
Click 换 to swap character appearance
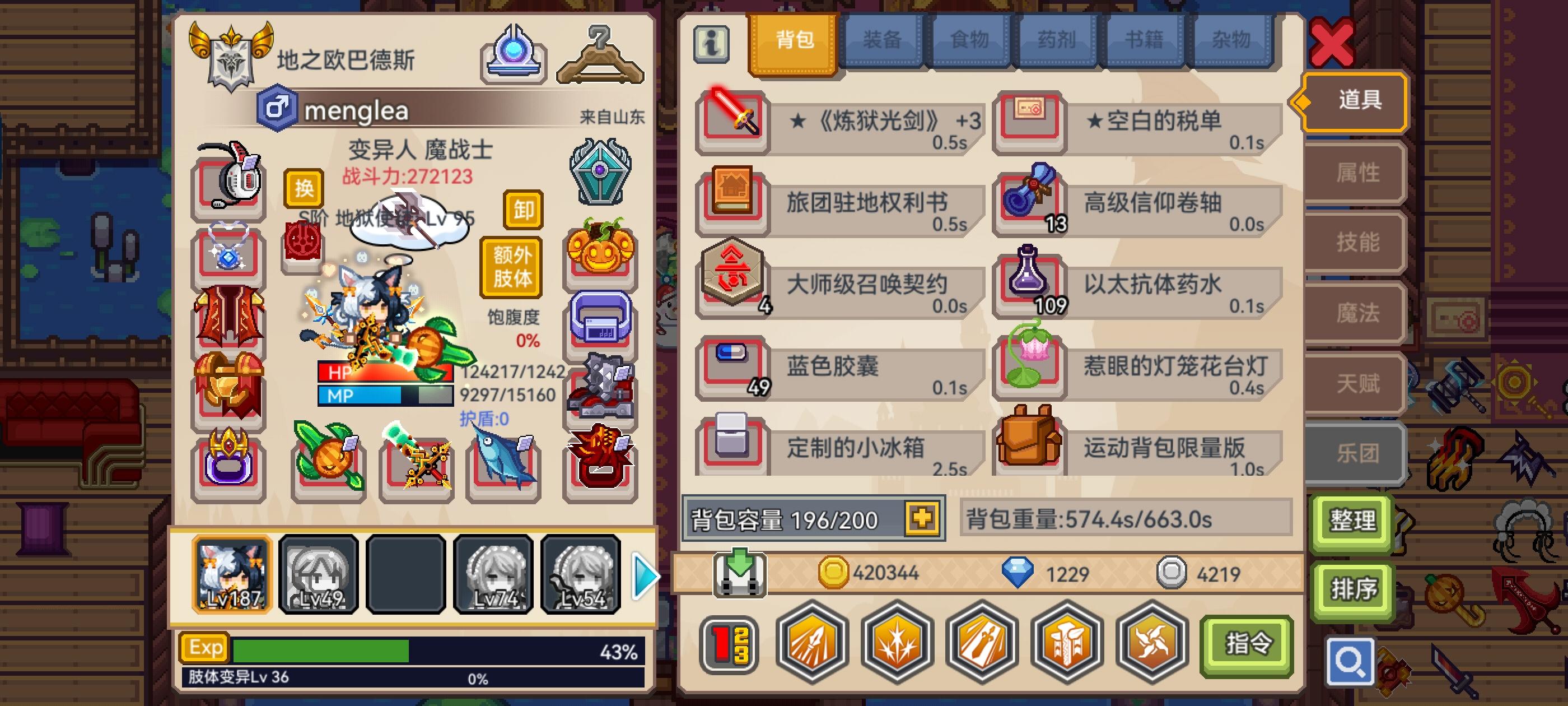coord(304,190)
